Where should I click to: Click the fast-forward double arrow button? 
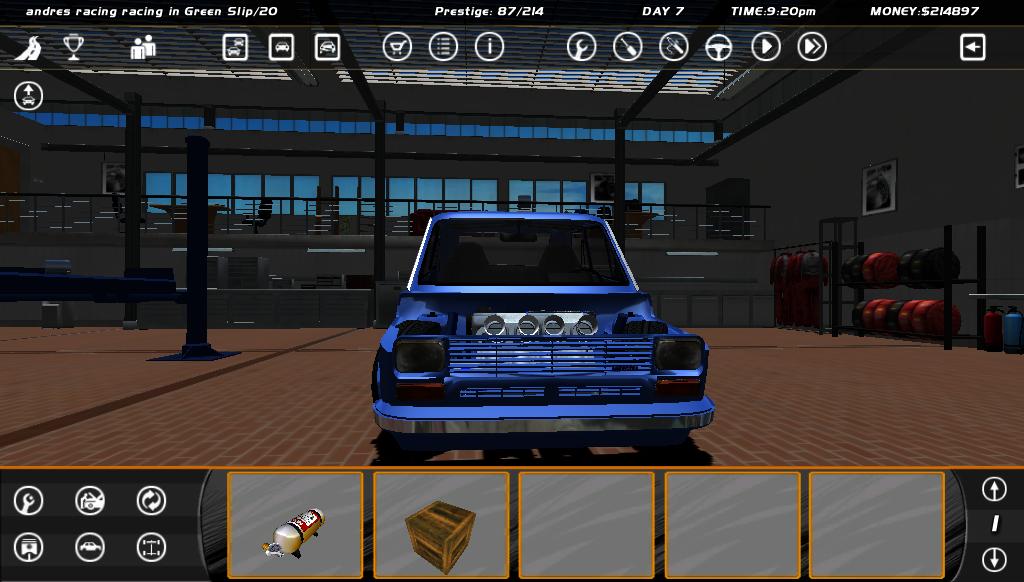point(812,47)
